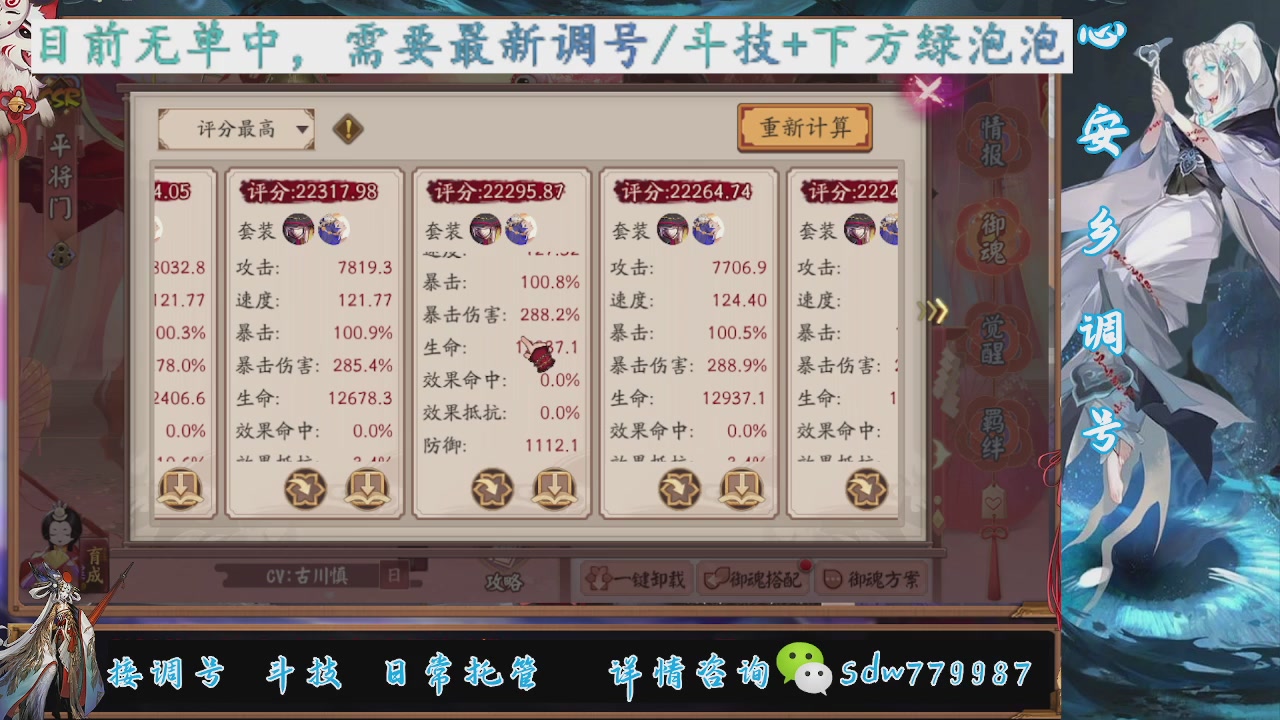Click the save icon under the 22317.98 card
1280x720 pixels.
tap(366, 489)
